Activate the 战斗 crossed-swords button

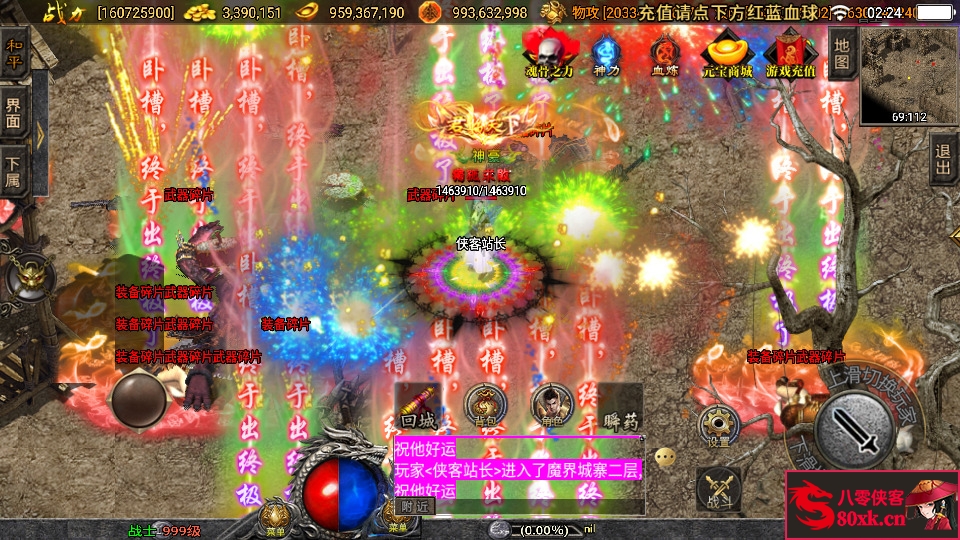pos(717,490)
